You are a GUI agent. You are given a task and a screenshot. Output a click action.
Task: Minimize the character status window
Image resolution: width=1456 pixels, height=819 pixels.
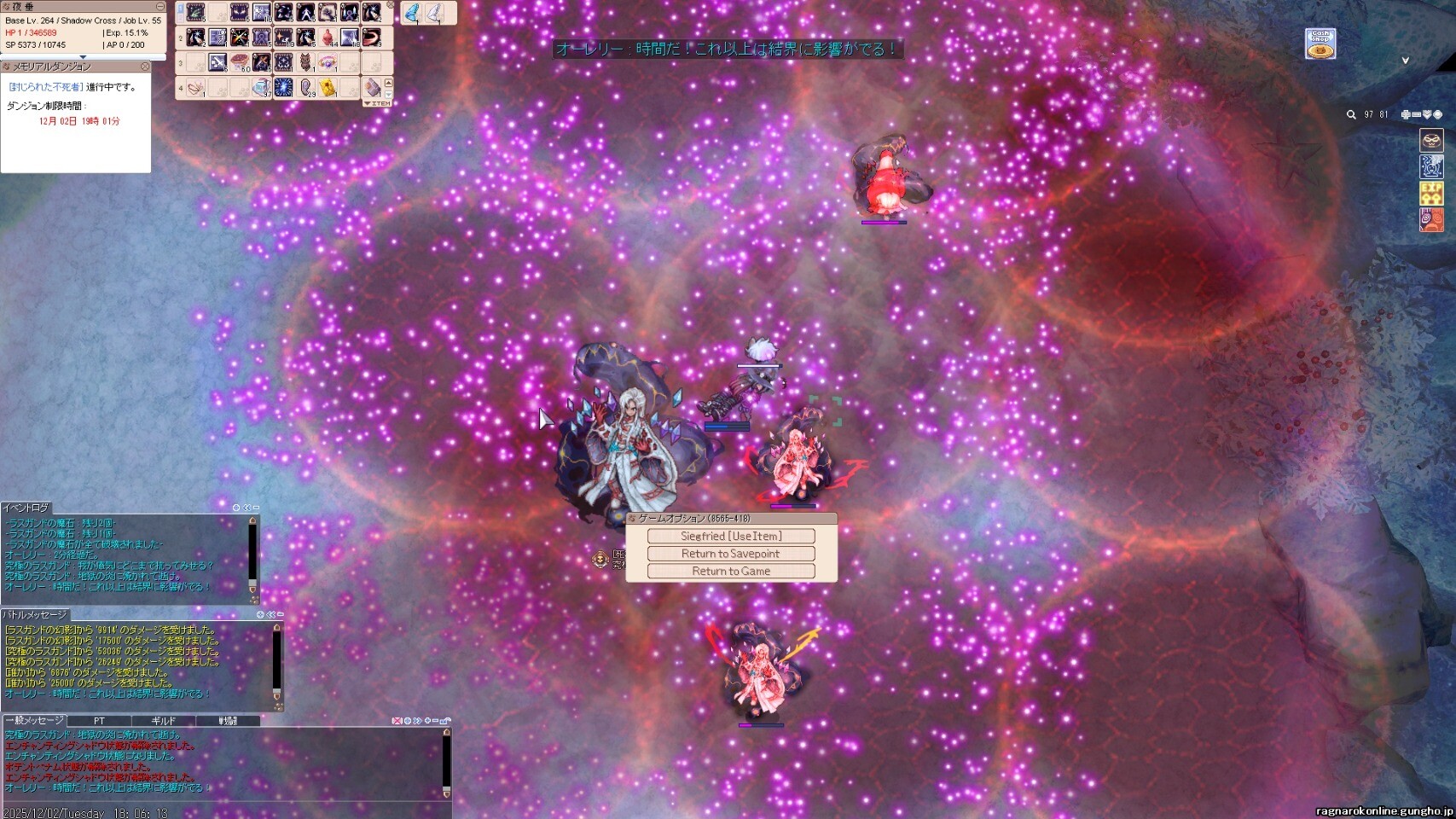click(x=160, y=7)
